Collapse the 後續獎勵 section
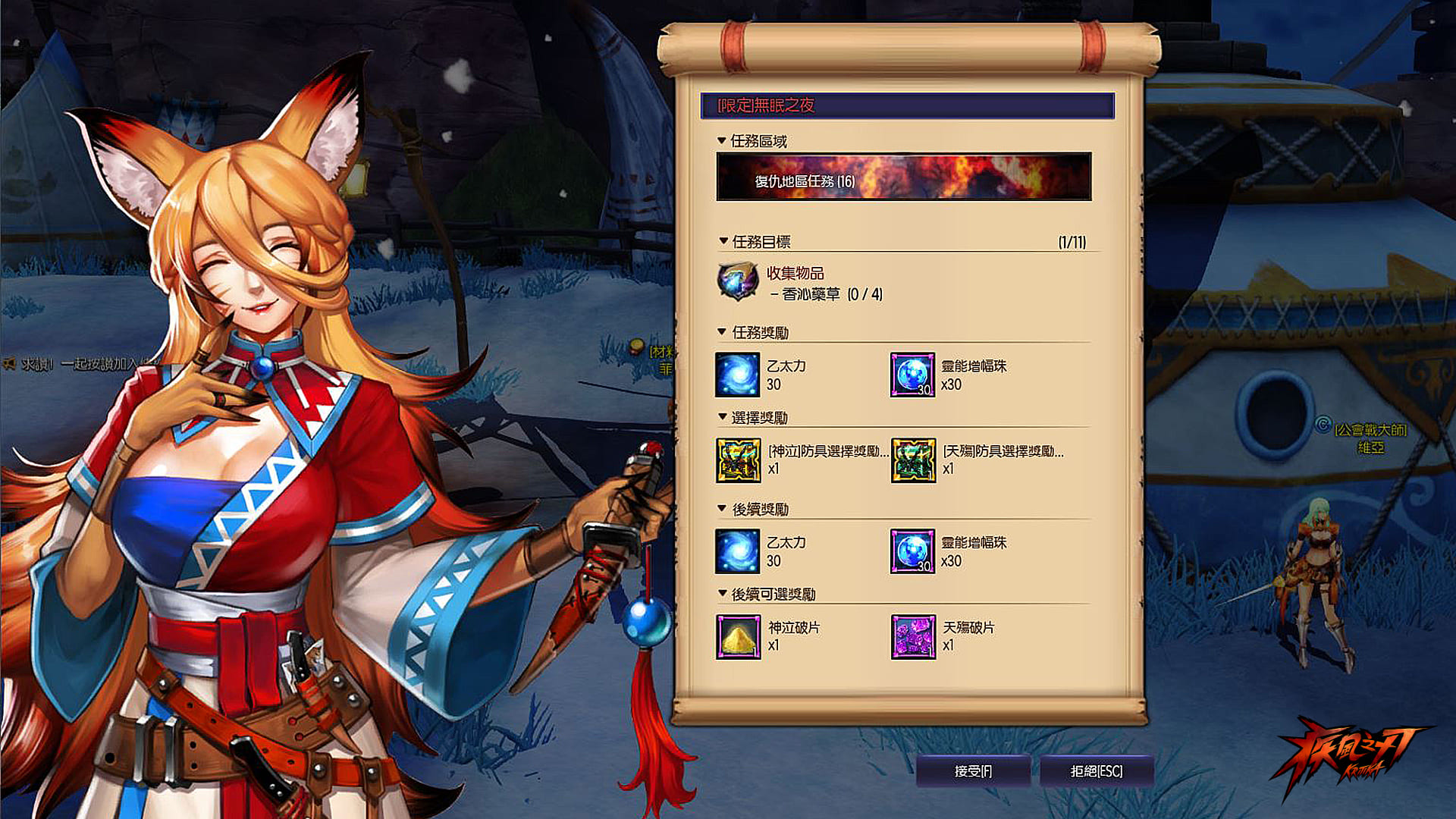The width and height of the screenshot is (1456, 819). [x=723, y=509]
